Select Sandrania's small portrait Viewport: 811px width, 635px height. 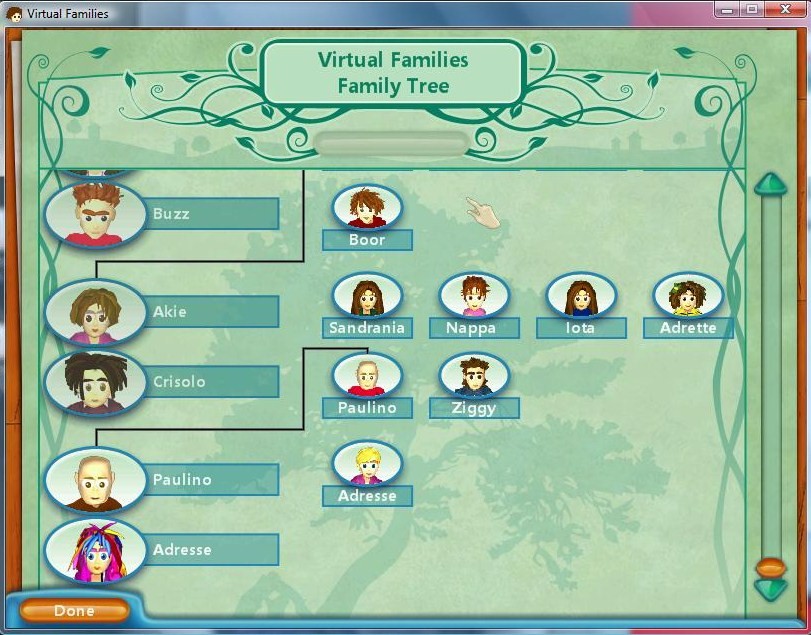point(367,296)
